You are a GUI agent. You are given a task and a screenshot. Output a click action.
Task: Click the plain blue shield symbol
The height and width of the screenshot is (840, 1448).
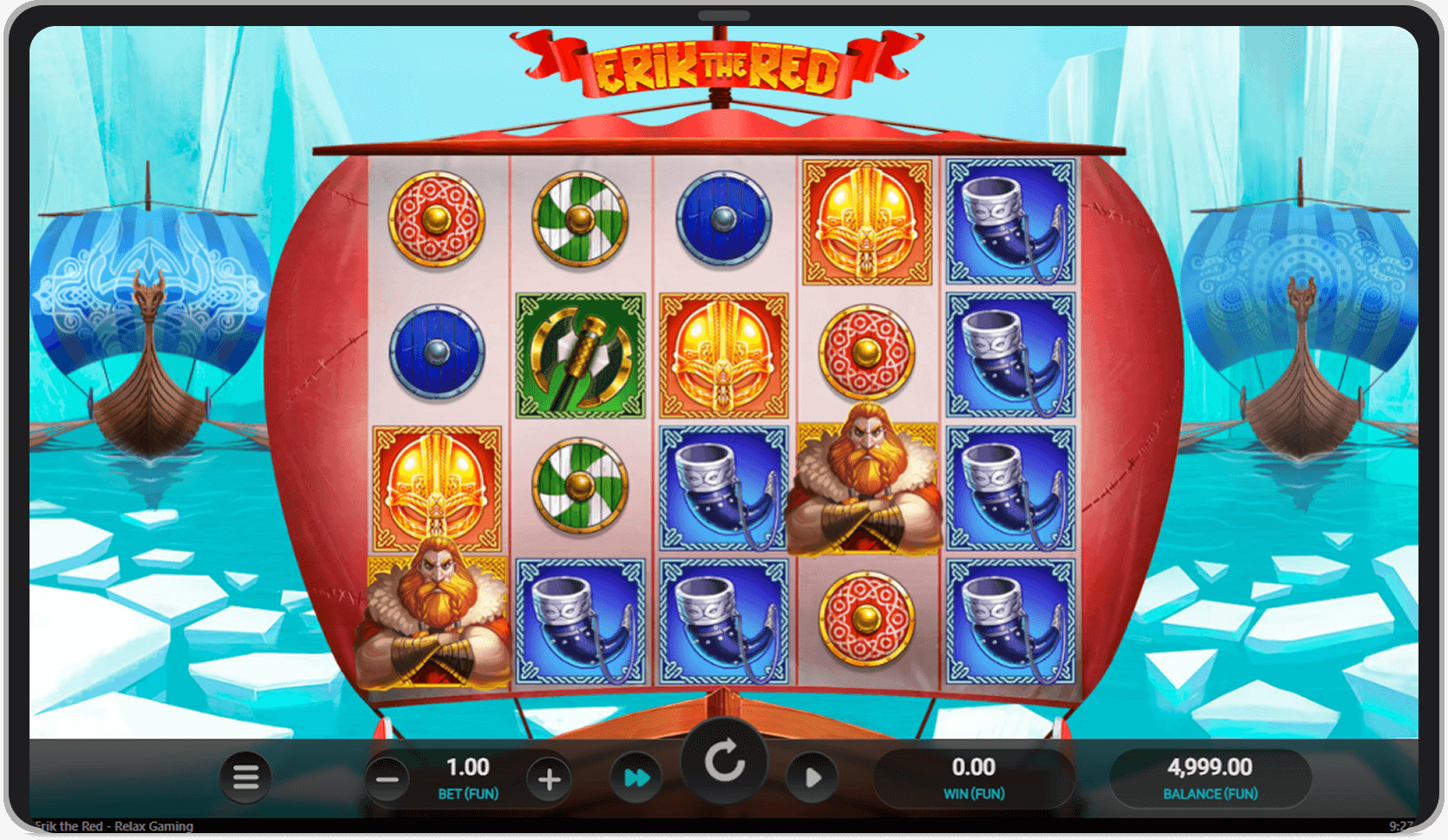click(723, 219)
